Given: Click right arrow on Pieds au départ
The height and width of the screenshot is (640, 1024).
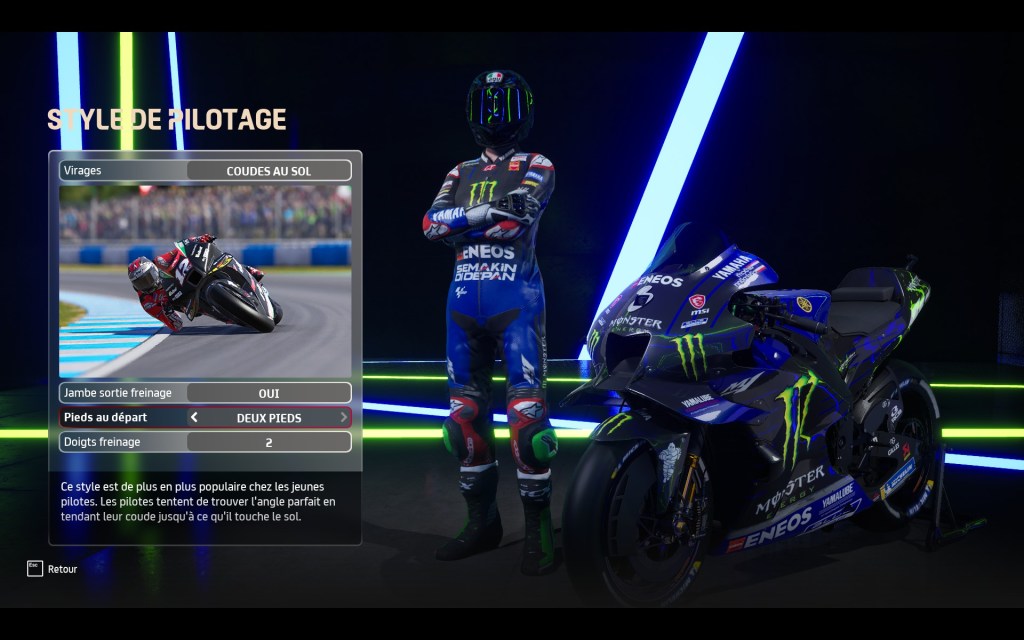Looking at the screenshot, I should [x=344, y=417].
